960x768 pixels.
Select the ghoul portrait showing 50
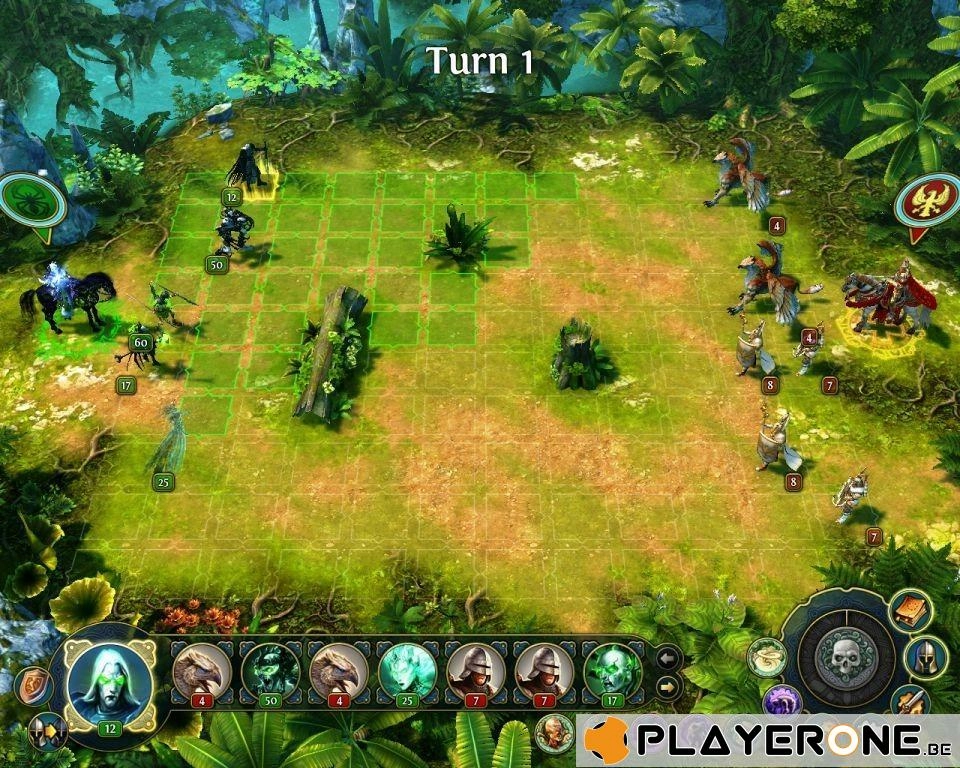(270, 671)
